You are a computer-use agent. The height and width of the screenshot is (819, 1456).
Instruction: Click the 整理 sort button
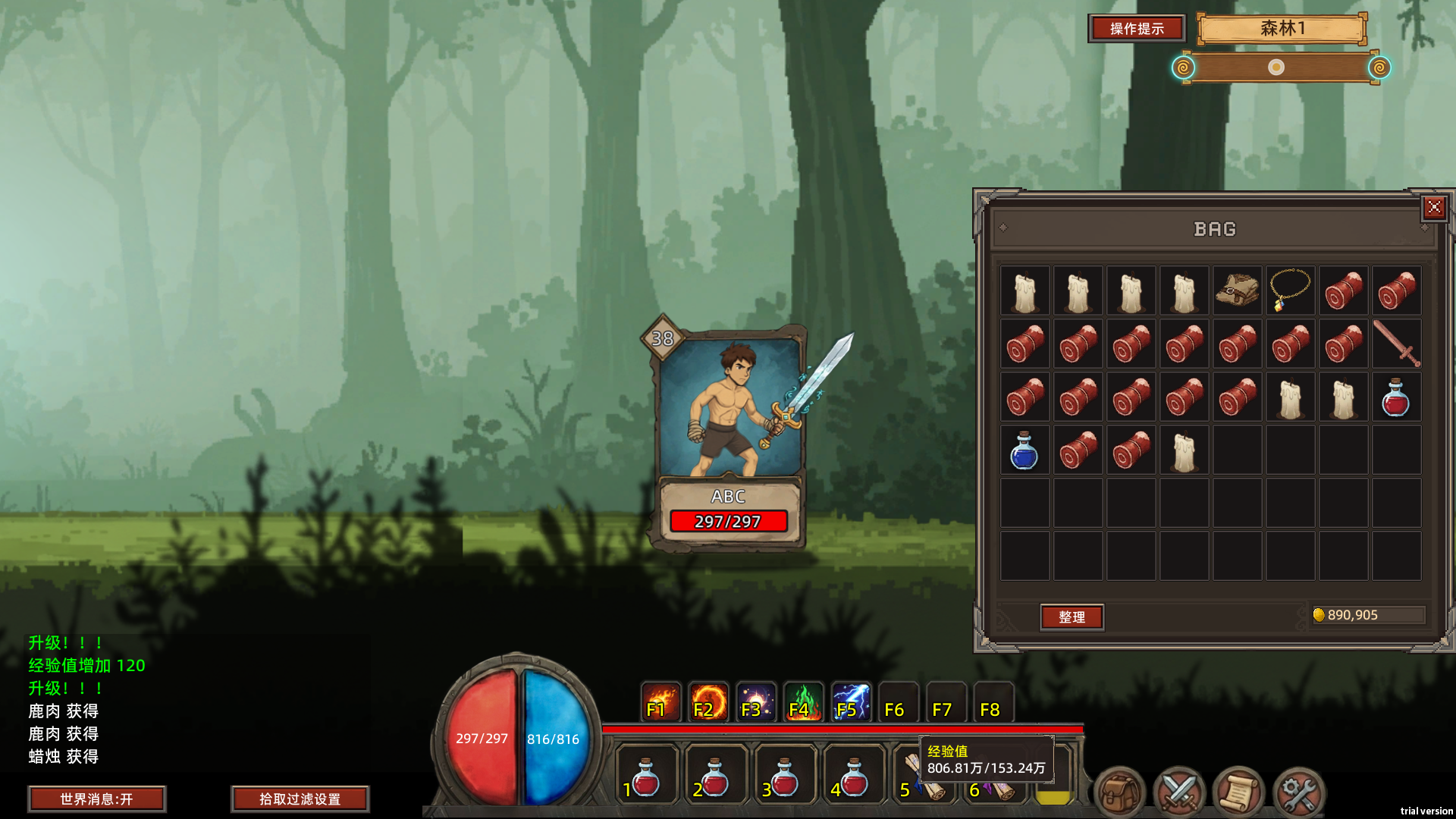tap(1072, 617)
